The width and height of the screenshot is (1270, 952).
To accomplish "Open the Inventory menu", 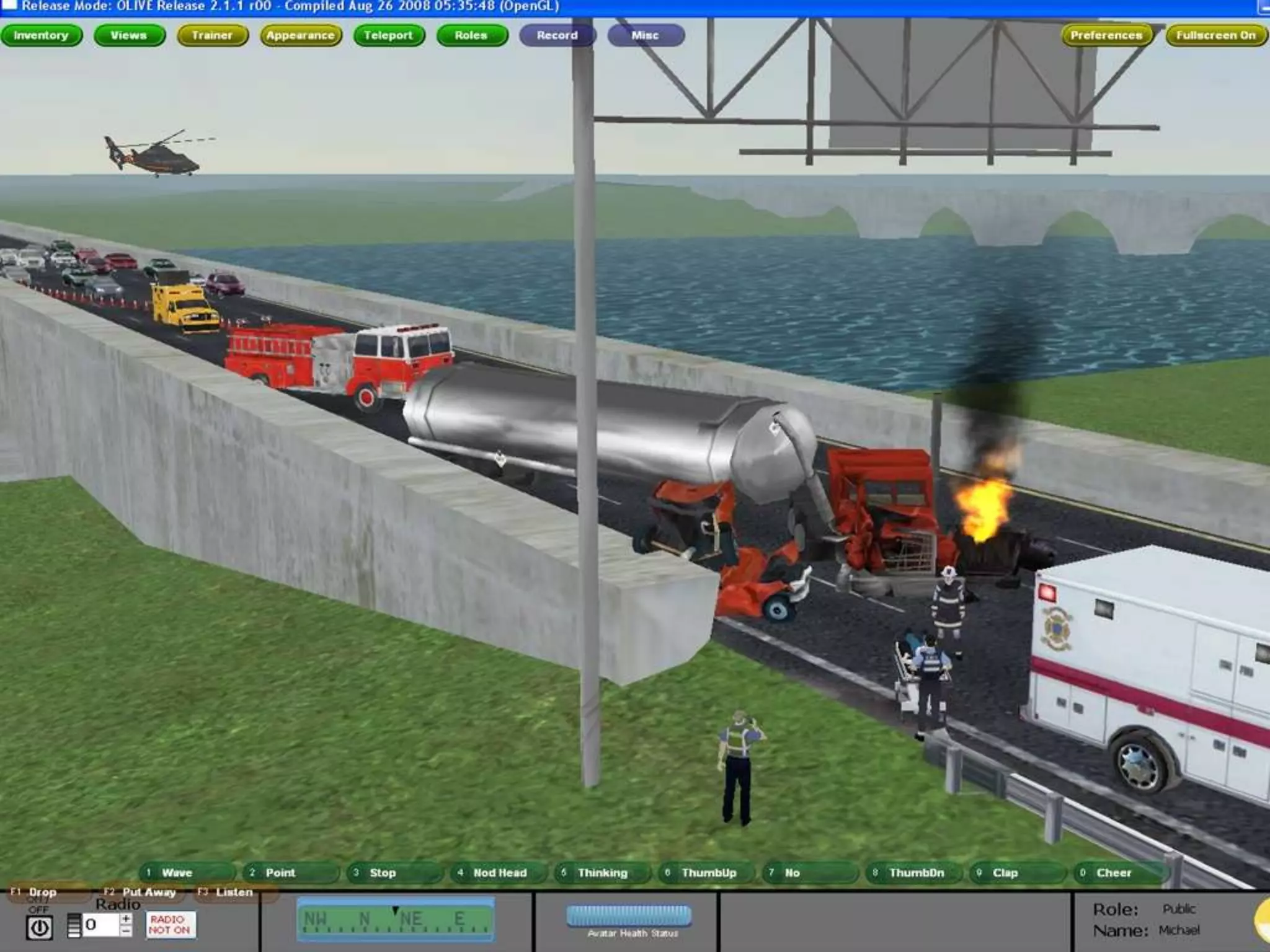I will click(x=41, y=35).
